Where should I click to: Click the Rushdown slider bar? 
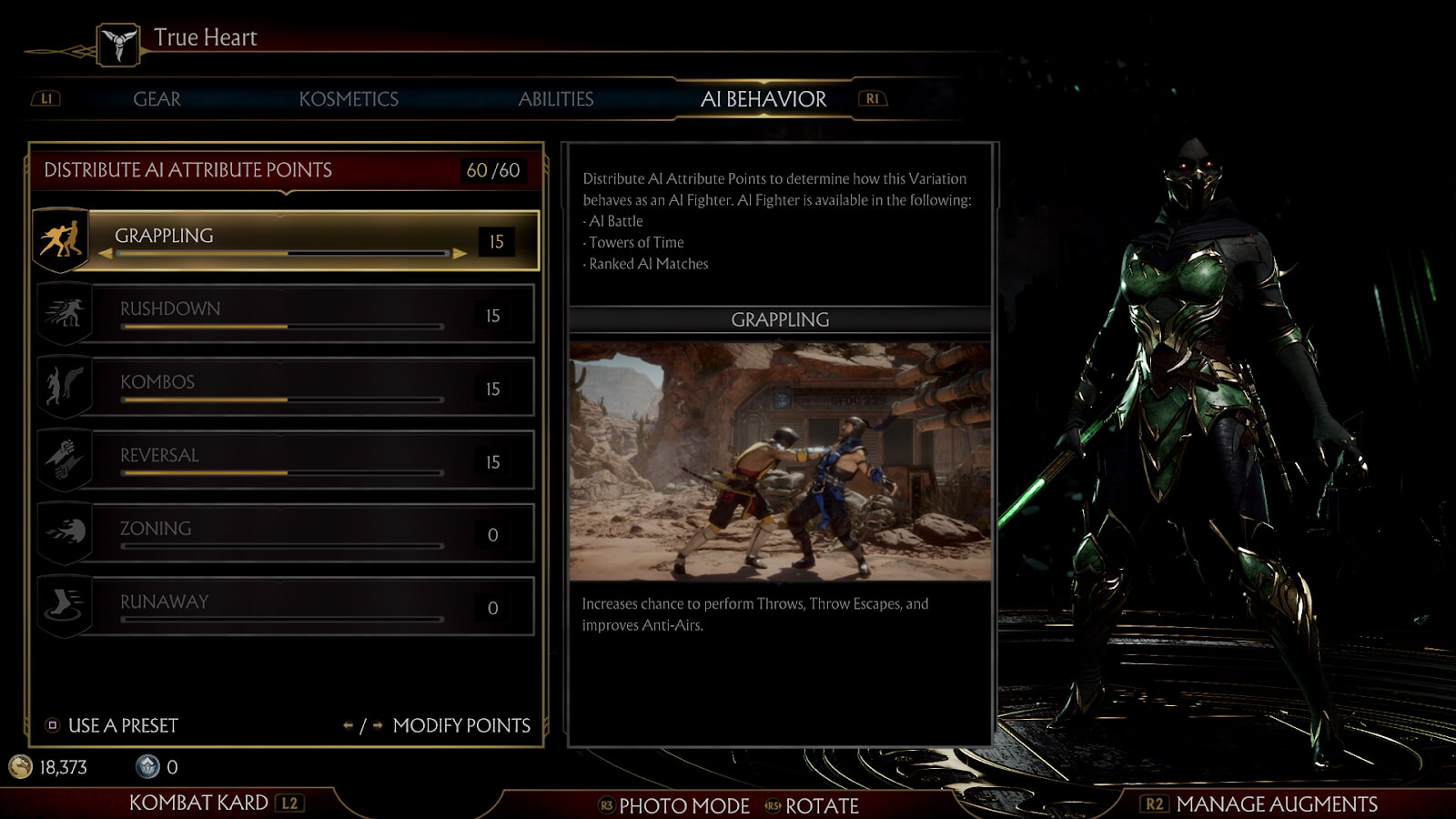tap(282, 327)
